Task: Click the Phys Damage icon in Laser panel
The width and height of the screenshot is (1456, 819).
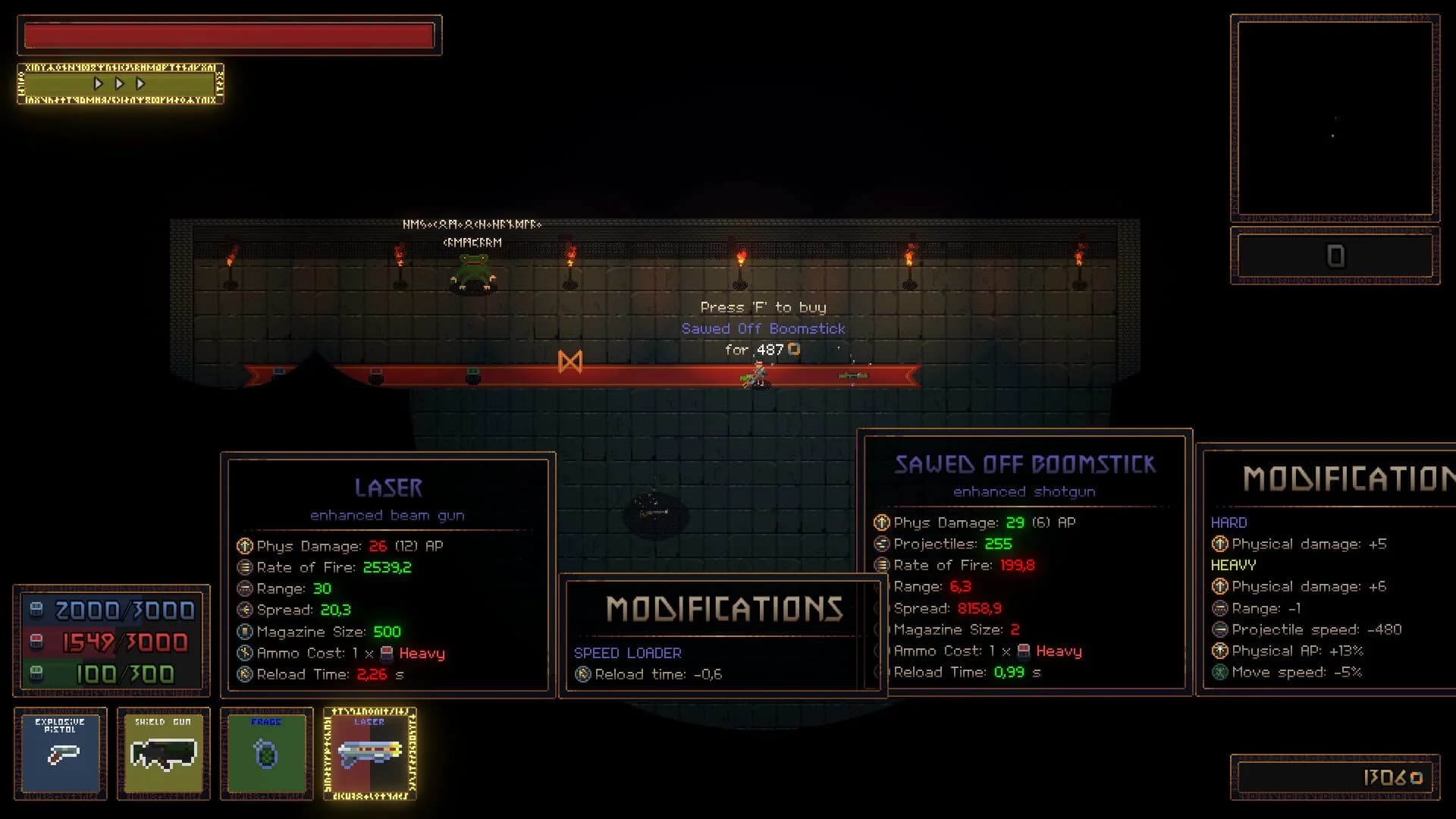Action: 243,545
